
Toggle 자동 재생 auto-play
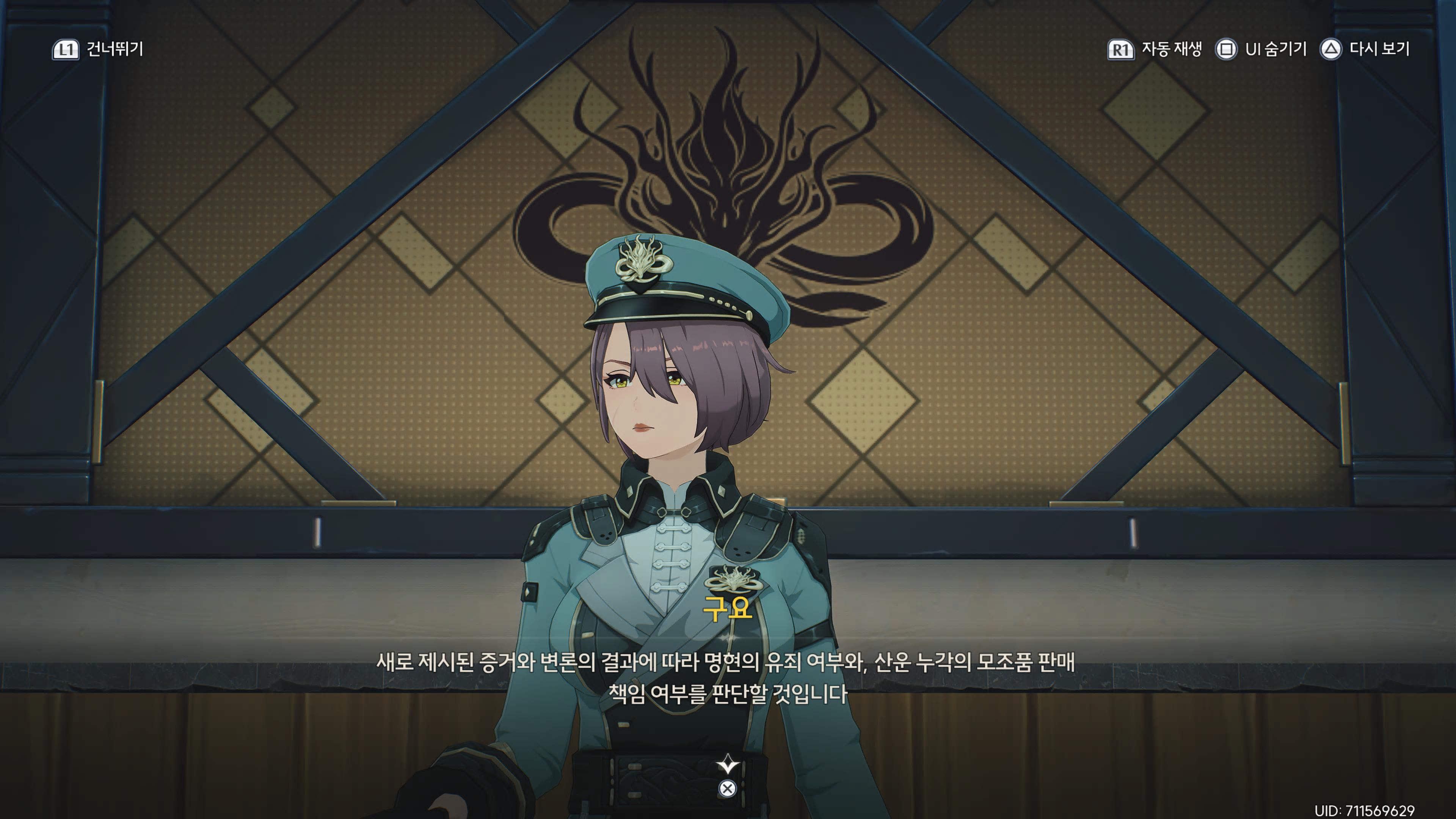coord(1155,50)
